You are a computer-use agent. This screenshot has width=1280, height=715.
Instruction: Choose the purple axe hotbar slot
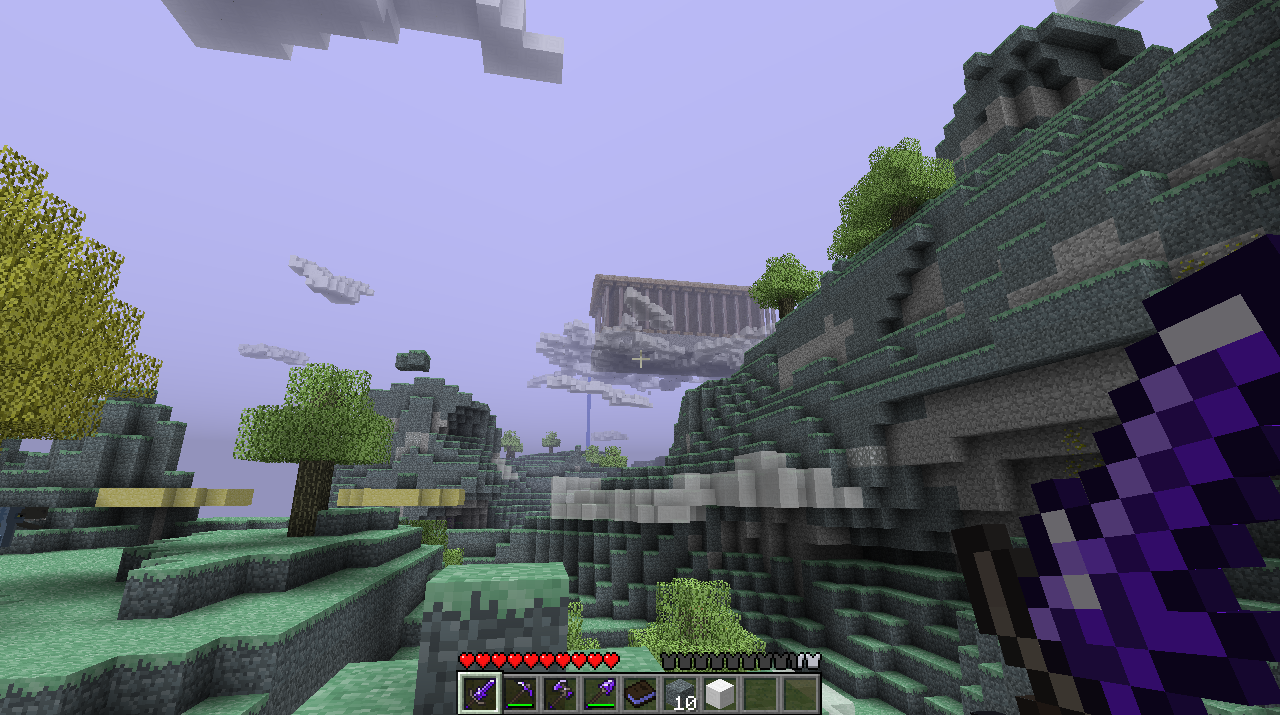(x=559, y=693)
